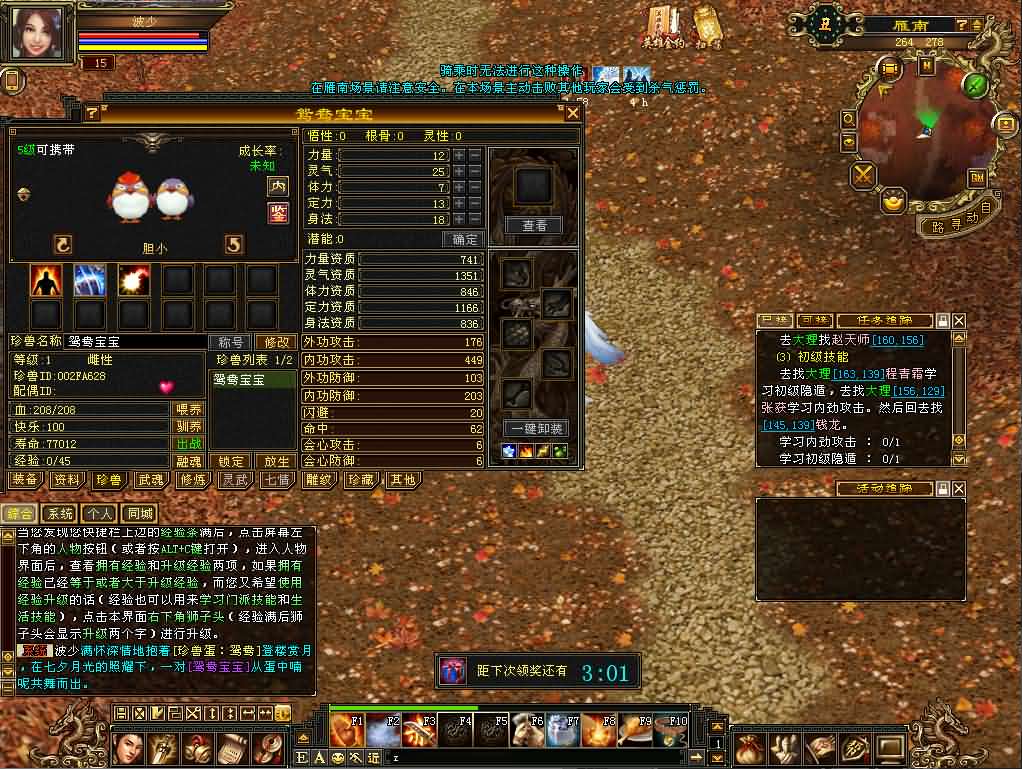Viewport: 1022px width, 769px height.
Task: Send pet to battle with 出战
Action: 188,444
